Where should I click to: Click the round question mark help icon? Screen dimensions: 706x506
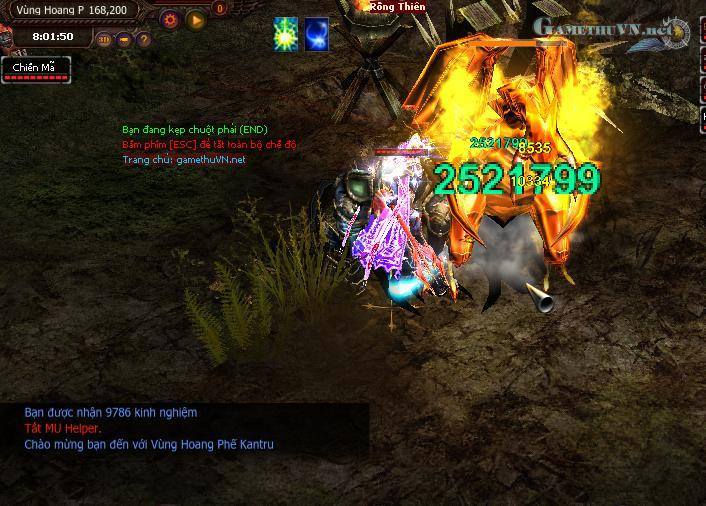(x=143, y=40)
